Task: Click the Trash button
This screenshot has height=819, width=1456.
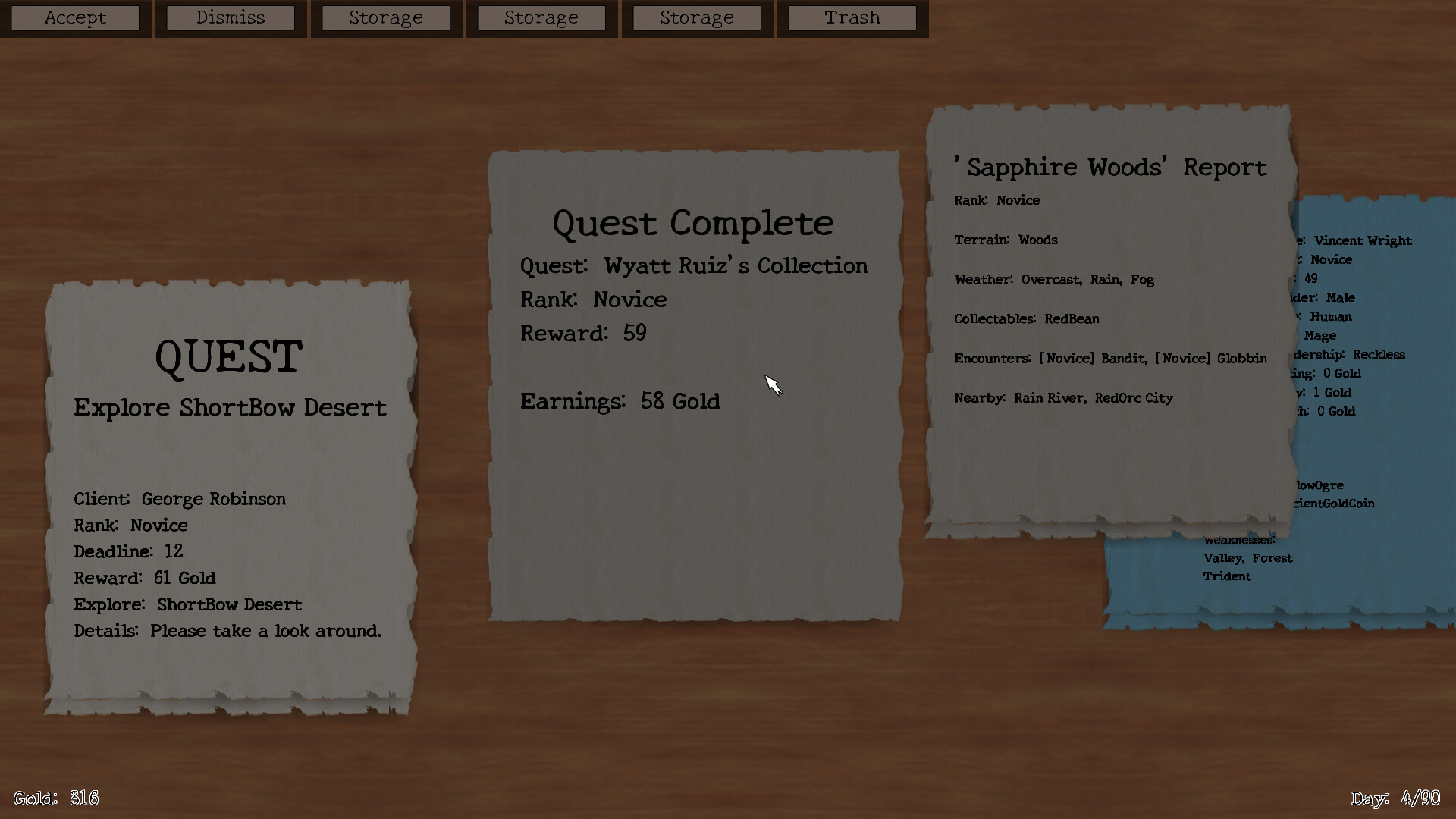Action: point(851,17)
